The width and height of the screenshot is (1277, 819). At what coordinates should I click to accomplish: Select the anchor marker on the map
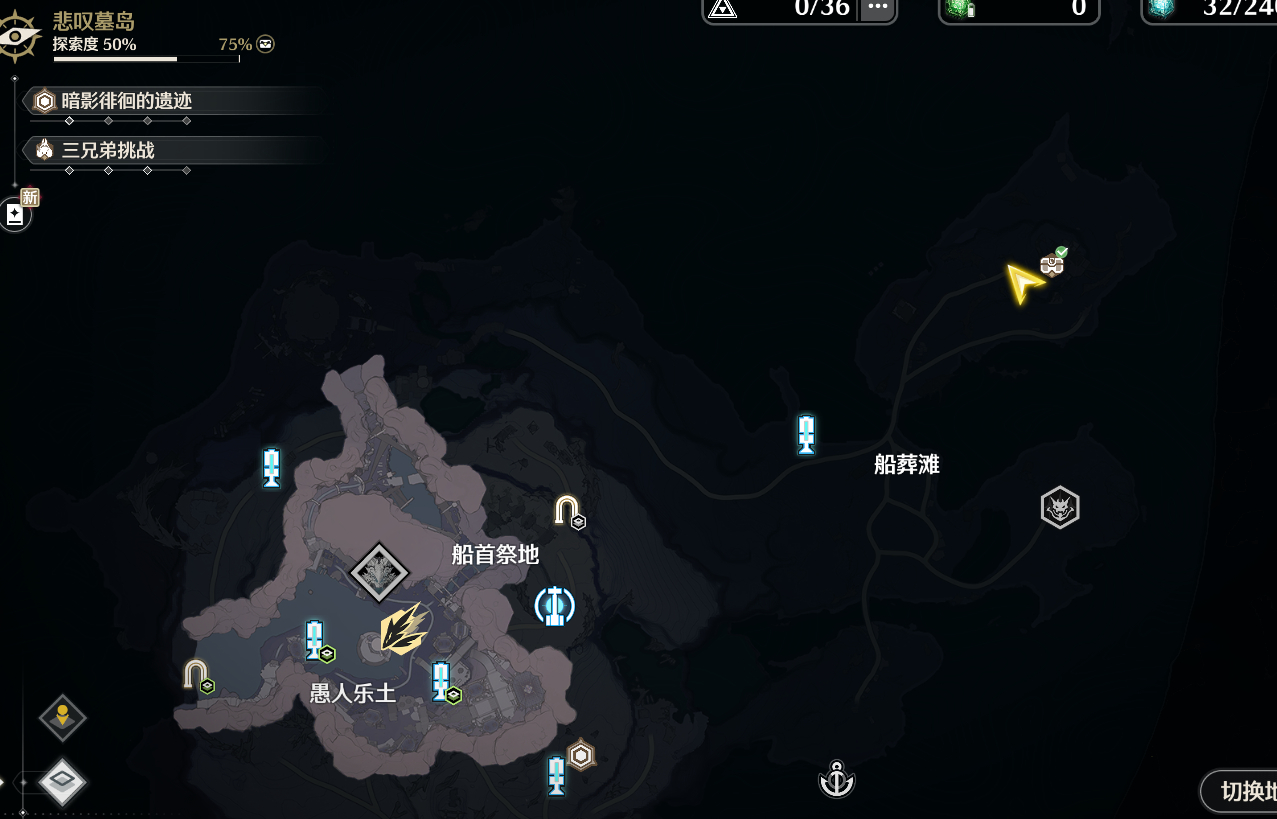[x=836, y=779]
